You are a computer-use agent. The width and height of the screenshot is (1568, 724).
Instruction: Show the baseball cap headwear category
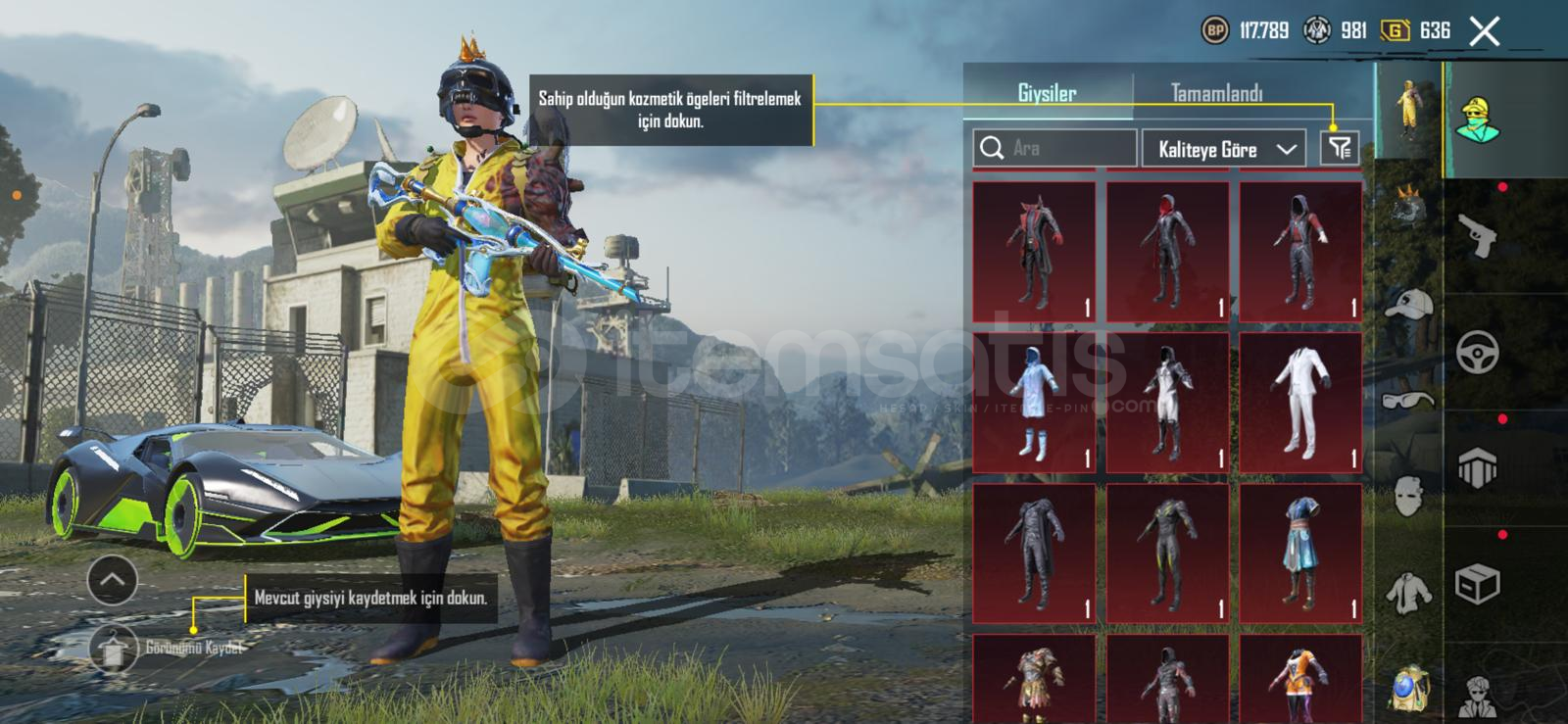[x=1408, y=304]
